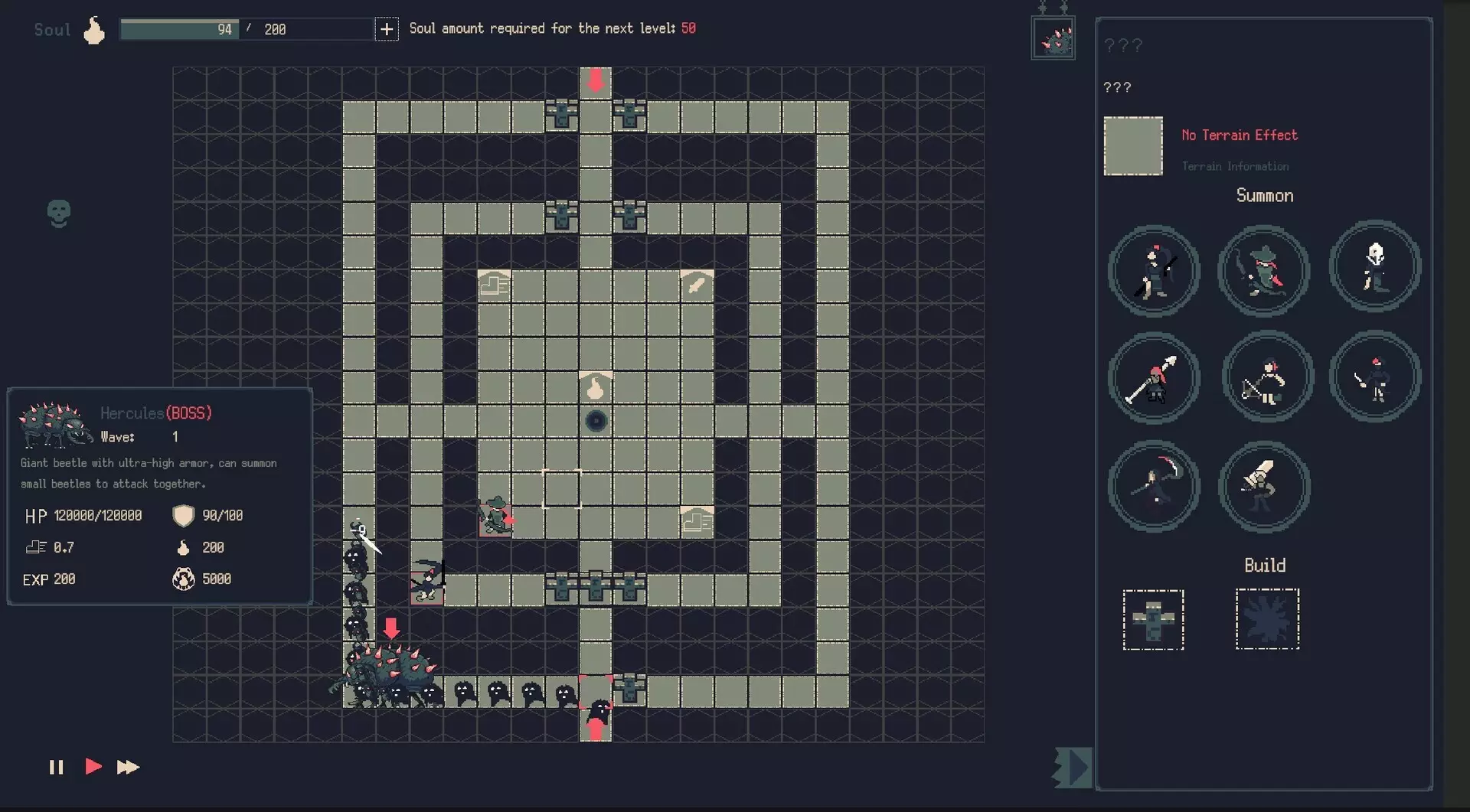This screenshot has height=812, width=1470.
Task: Click the skull icon on the left edge
Action: coord(58,213)
